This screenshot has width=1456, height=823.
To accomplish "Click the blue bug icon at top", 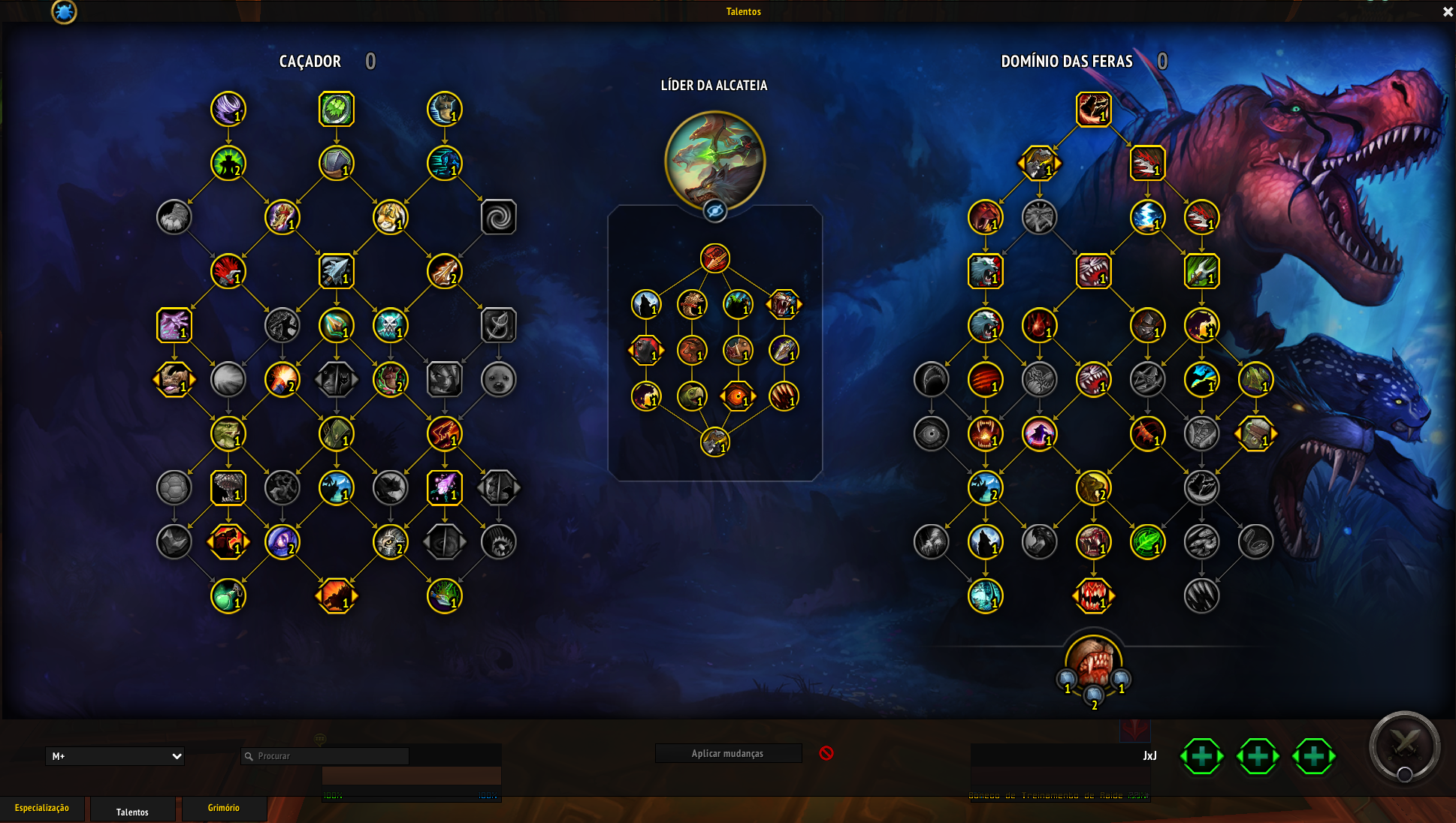I will click(x=64, y=12).
